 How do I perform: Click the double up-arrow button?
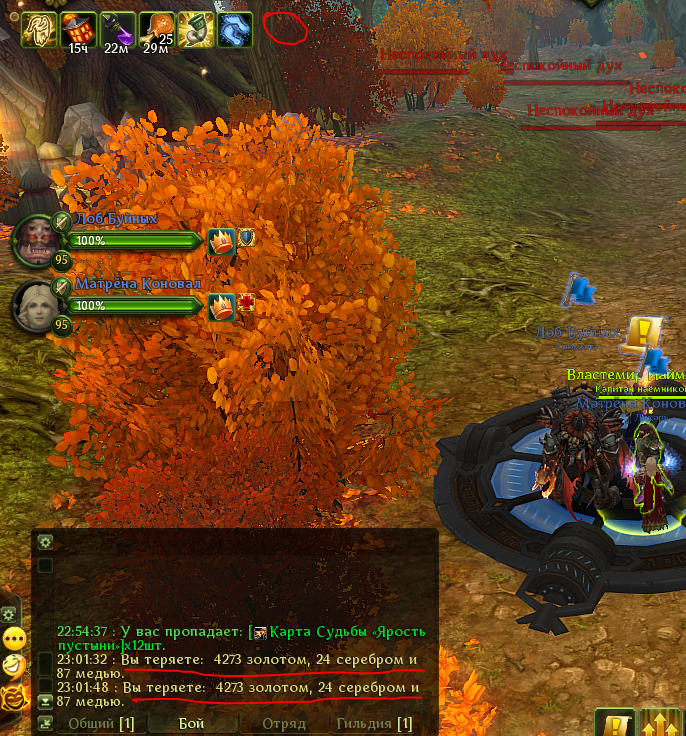coord(661,725)
